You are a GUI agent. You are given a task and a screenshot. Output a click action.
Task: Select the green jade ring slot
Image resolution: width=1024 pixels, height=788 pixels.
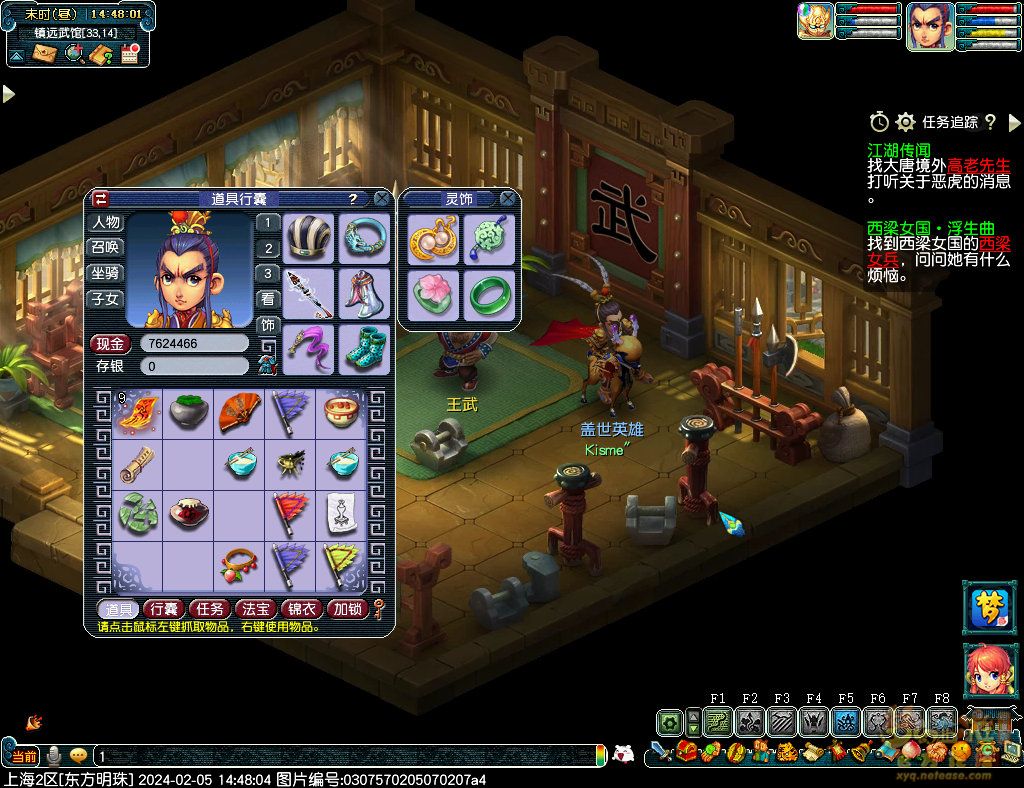coord(490,294)
